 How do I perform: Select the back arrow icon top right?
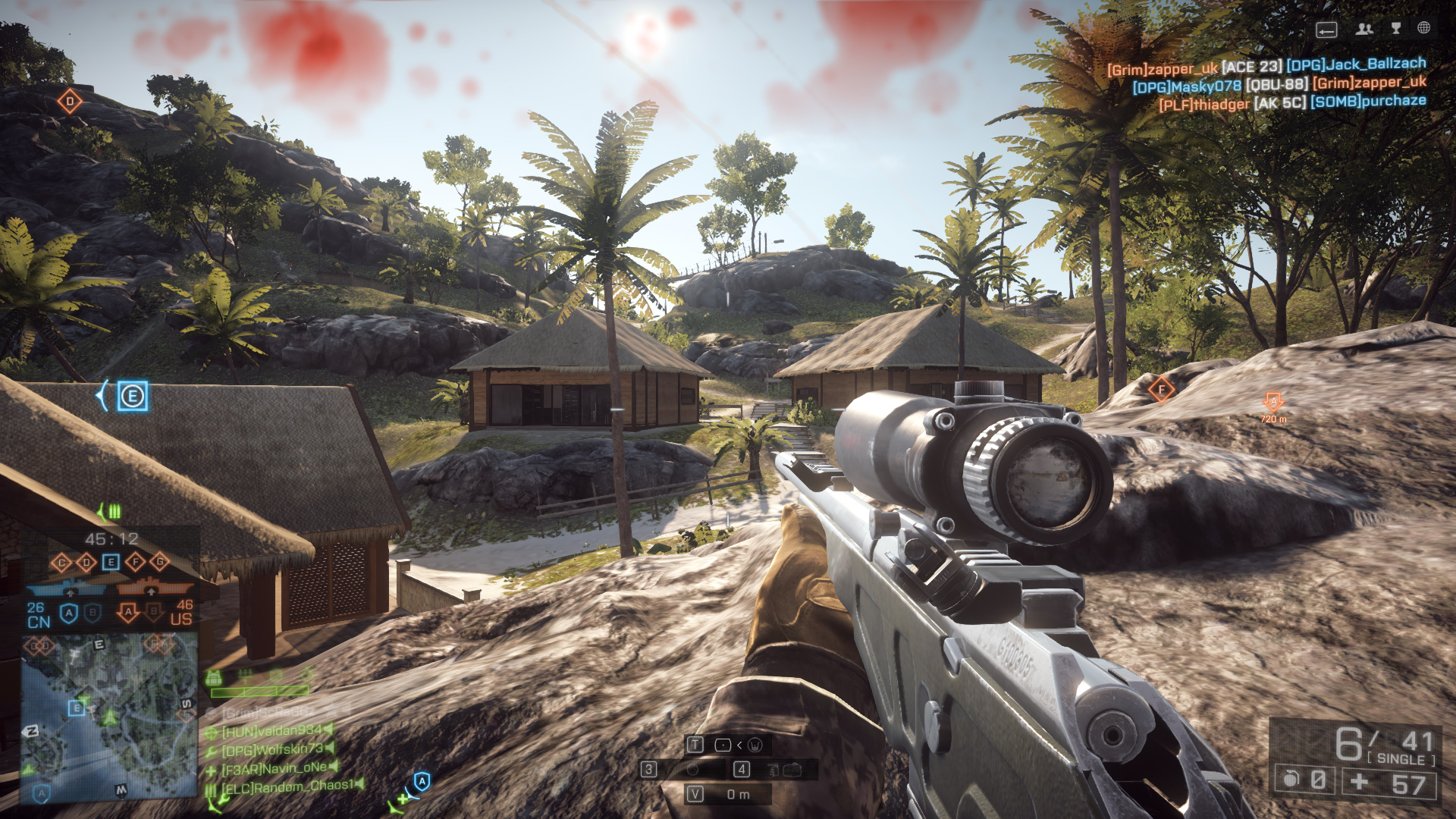click(1326, 30)
